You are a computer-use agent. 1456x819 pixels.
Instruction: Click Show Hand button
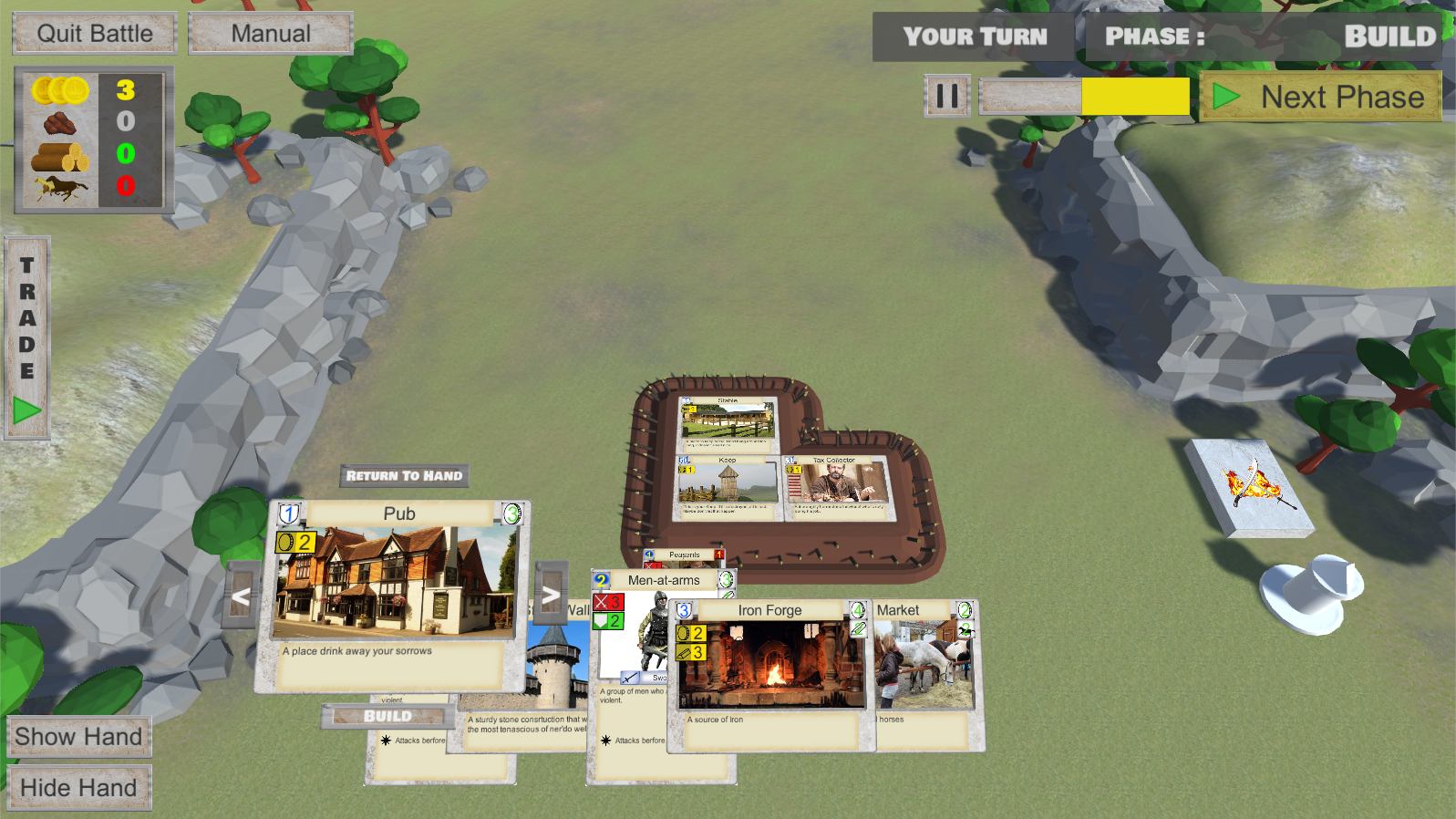coord(78,737)
